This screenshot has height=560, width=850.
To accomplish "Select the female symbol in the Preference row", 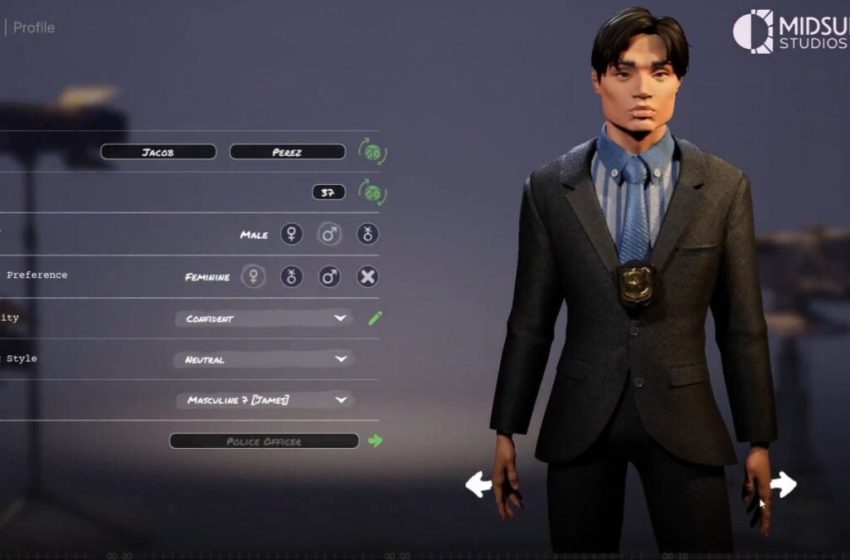I will pos(253,276).
